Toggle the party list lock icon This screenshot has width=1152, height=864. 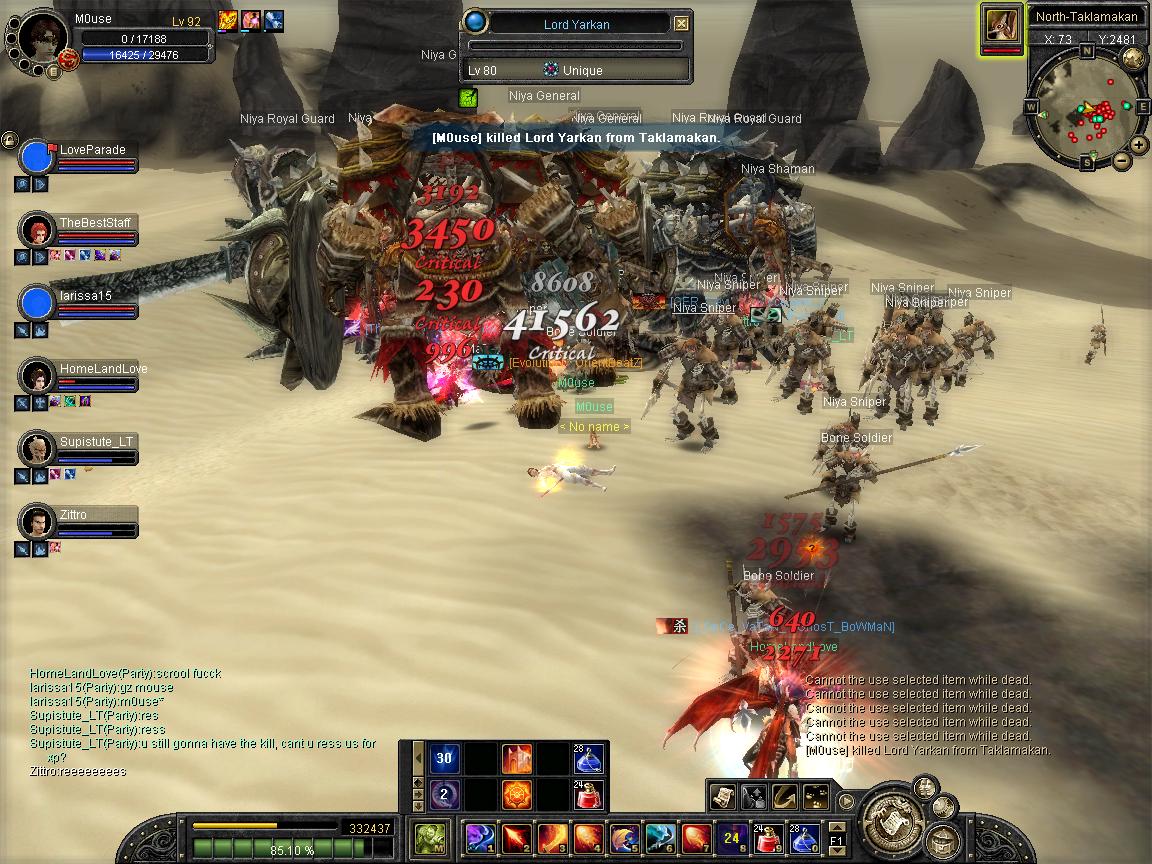(9, 140)
